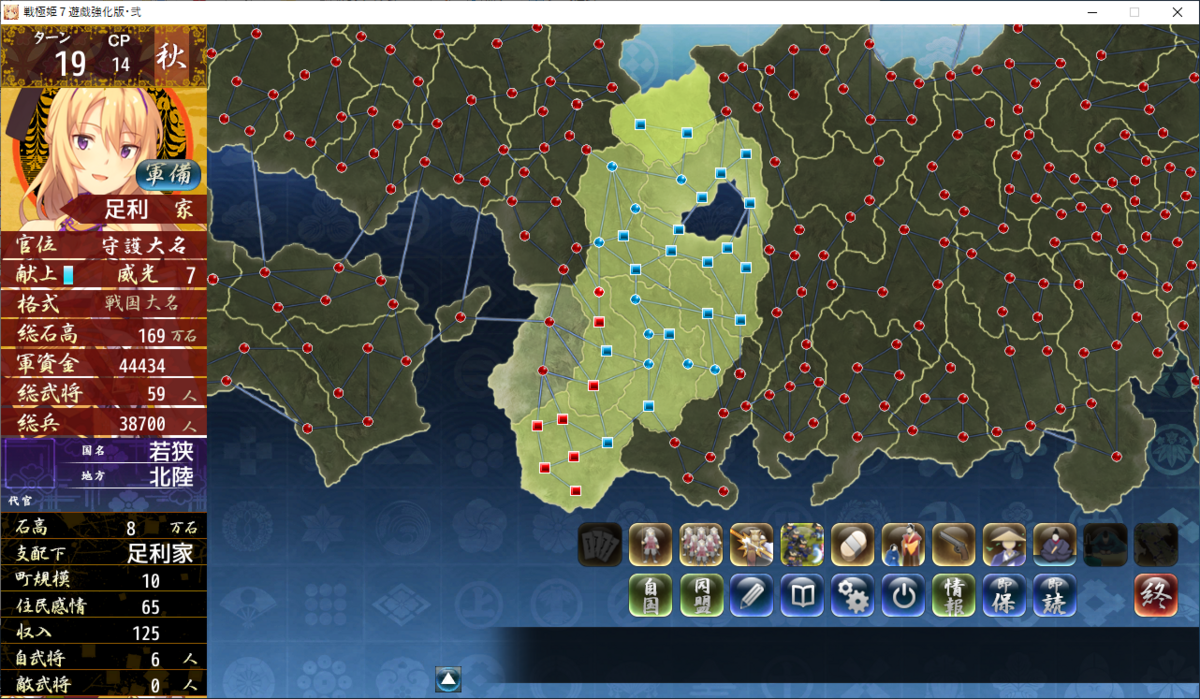The height and width of the screenshot is (699, 1200).
Task: Activate the spear attack command icon
Action: pyautogui.click(x=751, y=545)
